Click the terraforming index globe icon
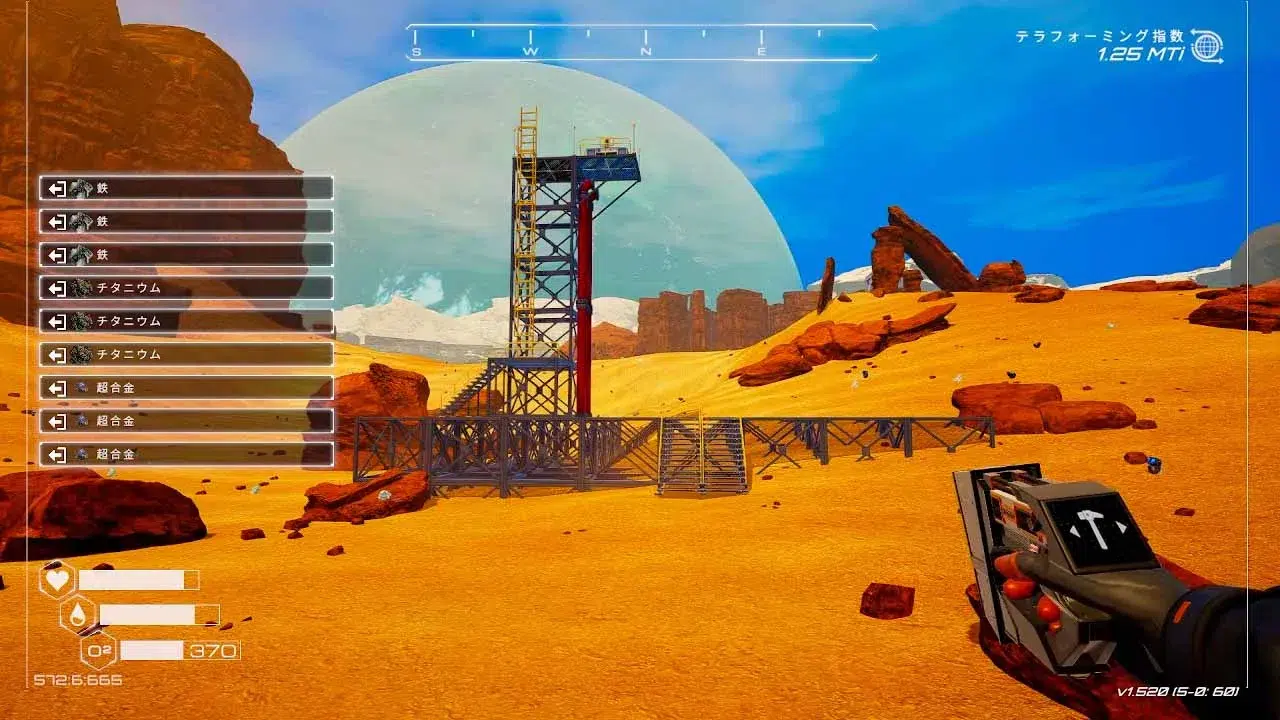Image resolution: width=1280 pixels, height=720 pixels. tap(1206, 46)
